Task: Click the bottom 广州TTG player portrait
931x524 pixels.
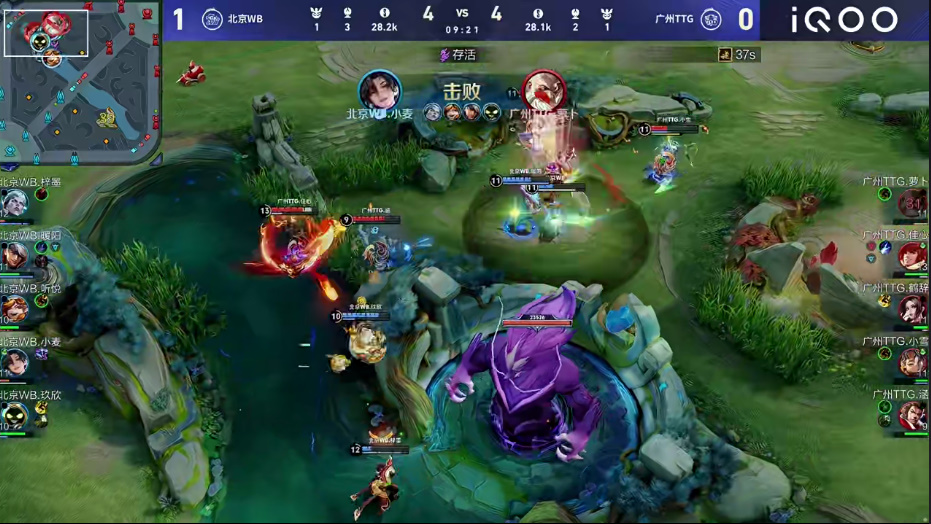Action: (x=912, y=415)
